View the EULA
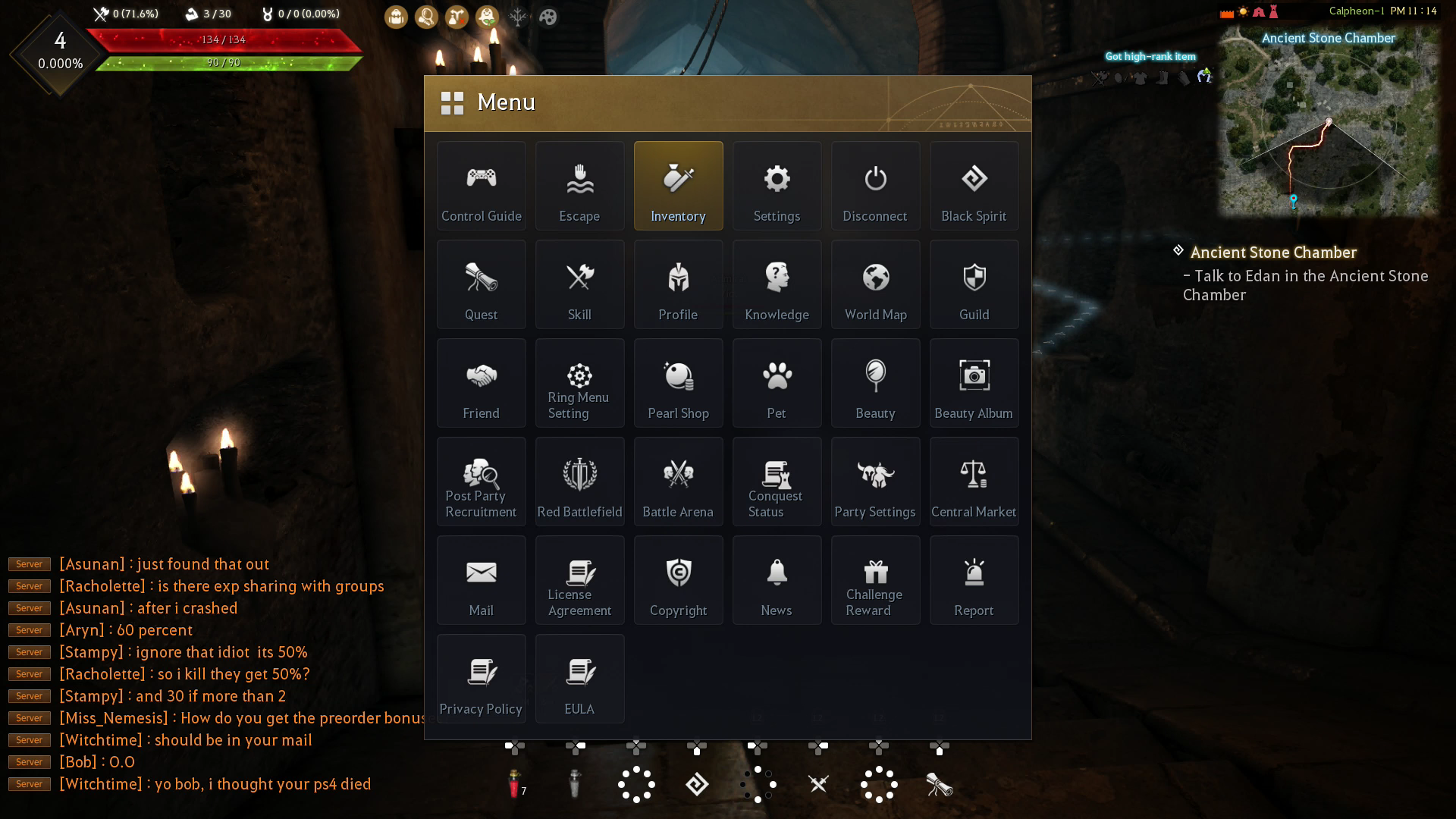Image resolution: width=1456 pixels, height=819 pixels. pos(579,679)
